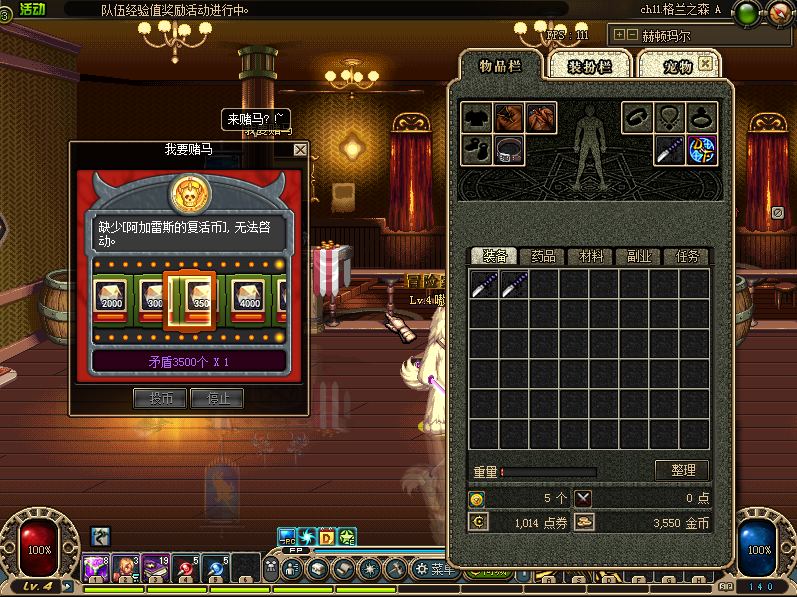Click the 停止 stop button
The width and height of the screenshot is (797, 597).
[x=218, y=398]
